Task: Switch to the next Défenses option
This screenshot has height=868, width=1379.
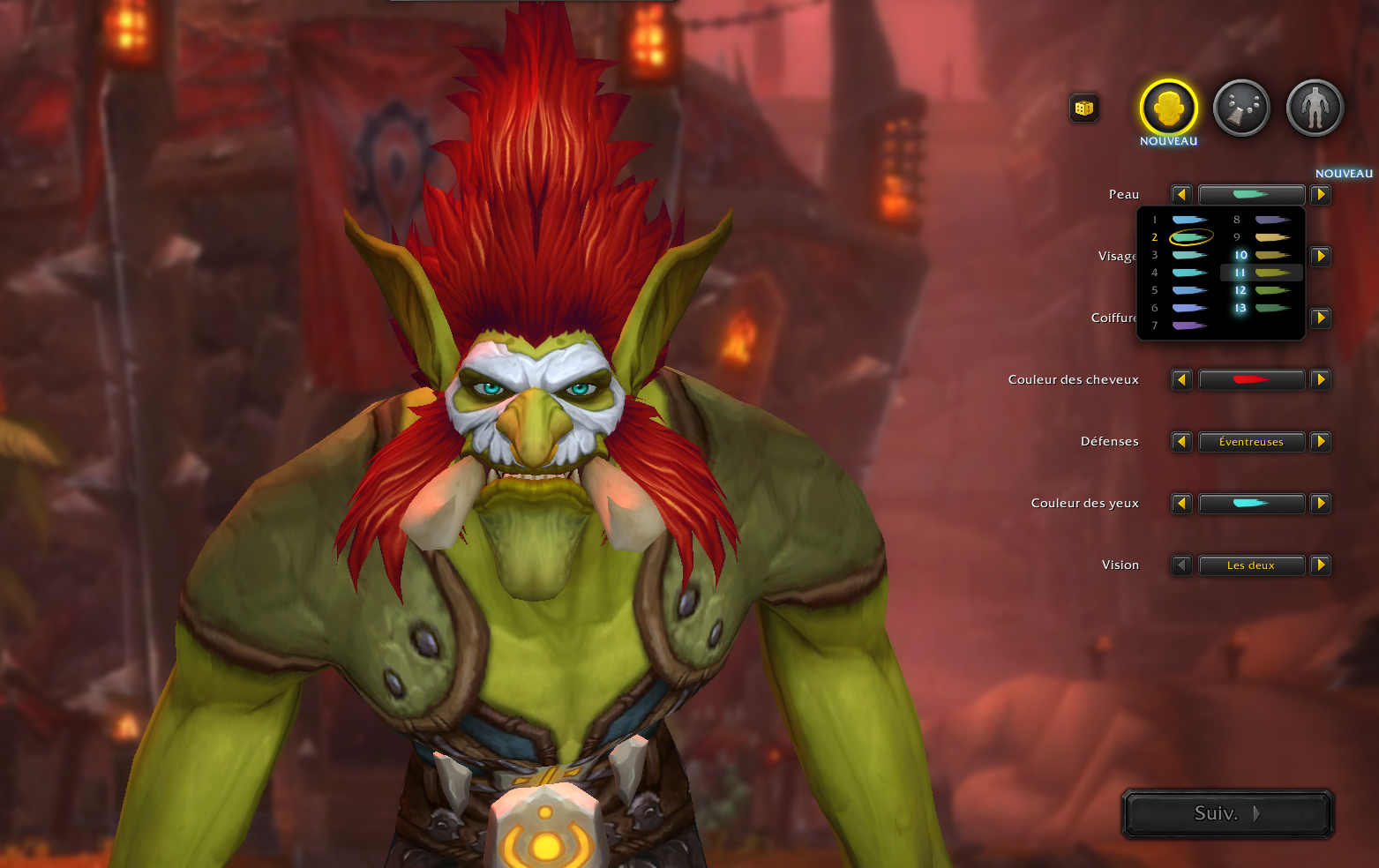Action: point(1321,442)
